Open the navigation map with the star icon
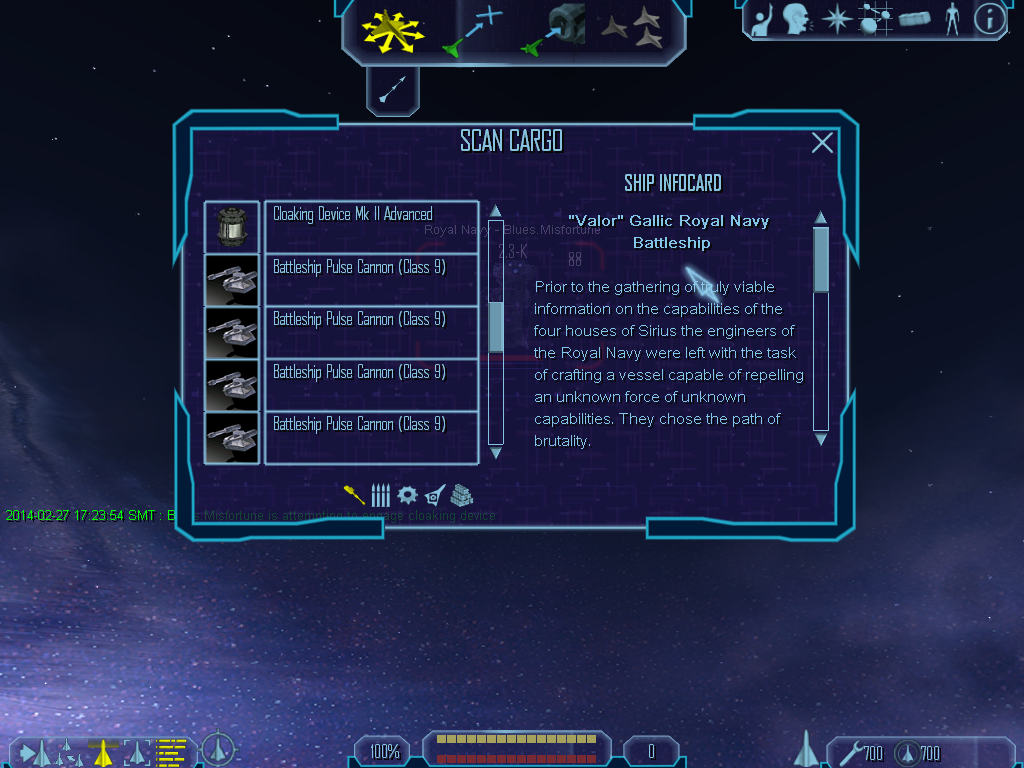 835,18
